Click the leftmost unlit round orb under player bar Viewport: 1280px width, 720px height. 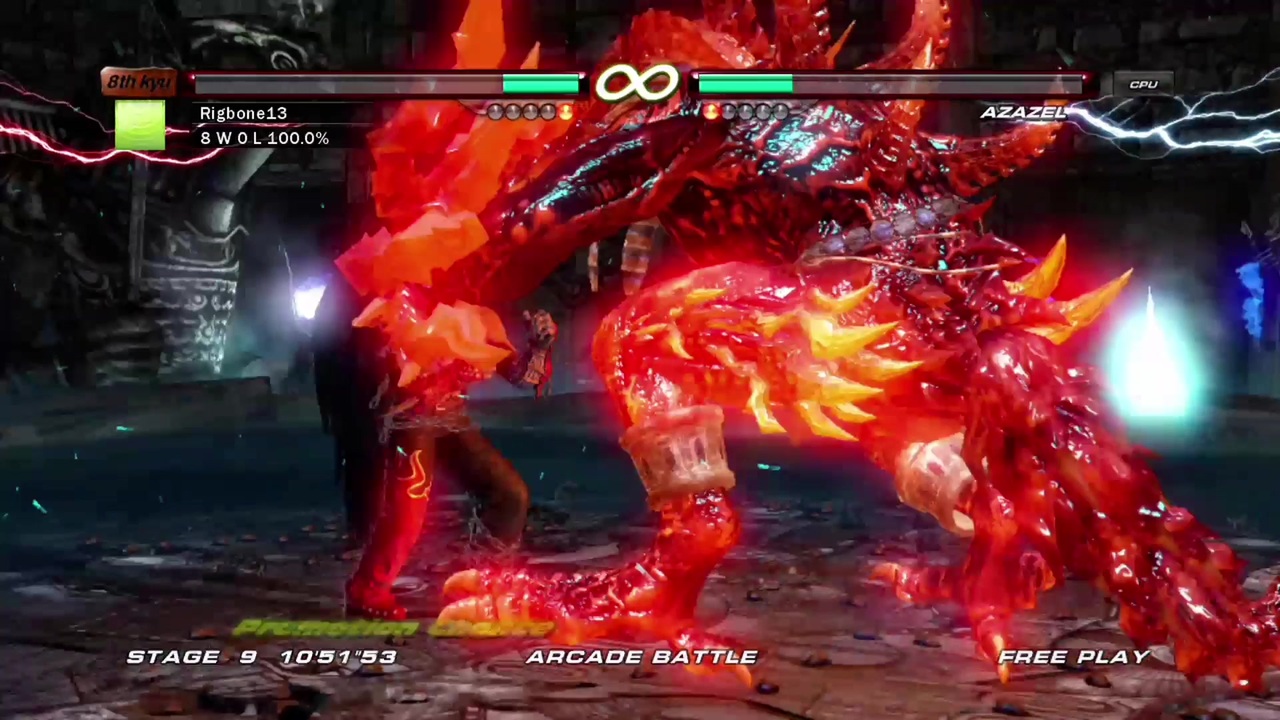(x=496, y=112)
